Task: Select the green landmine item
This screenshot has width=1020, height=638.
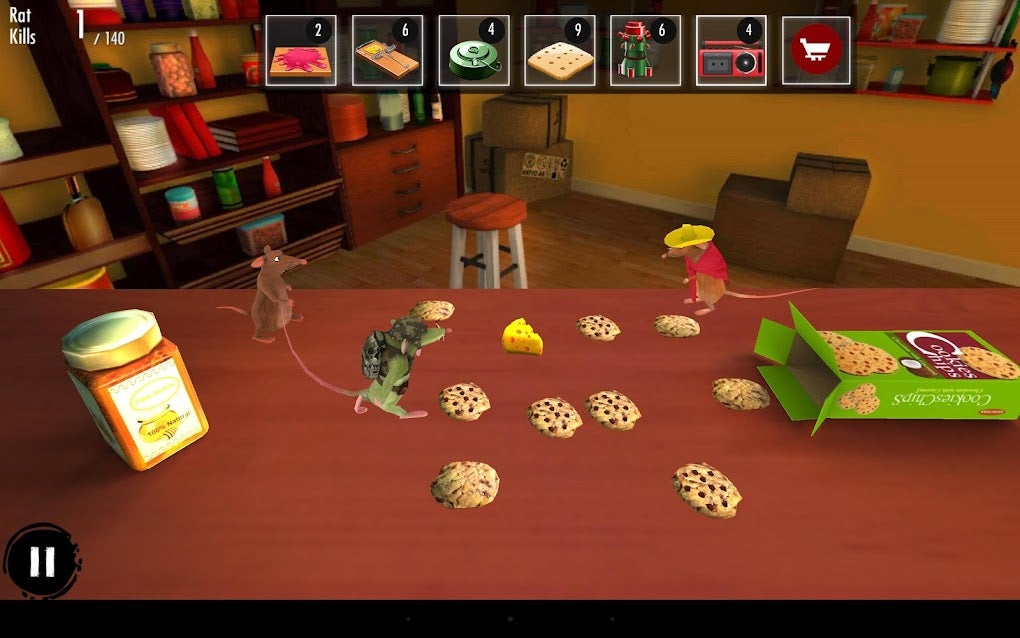Action: [473, 50]
